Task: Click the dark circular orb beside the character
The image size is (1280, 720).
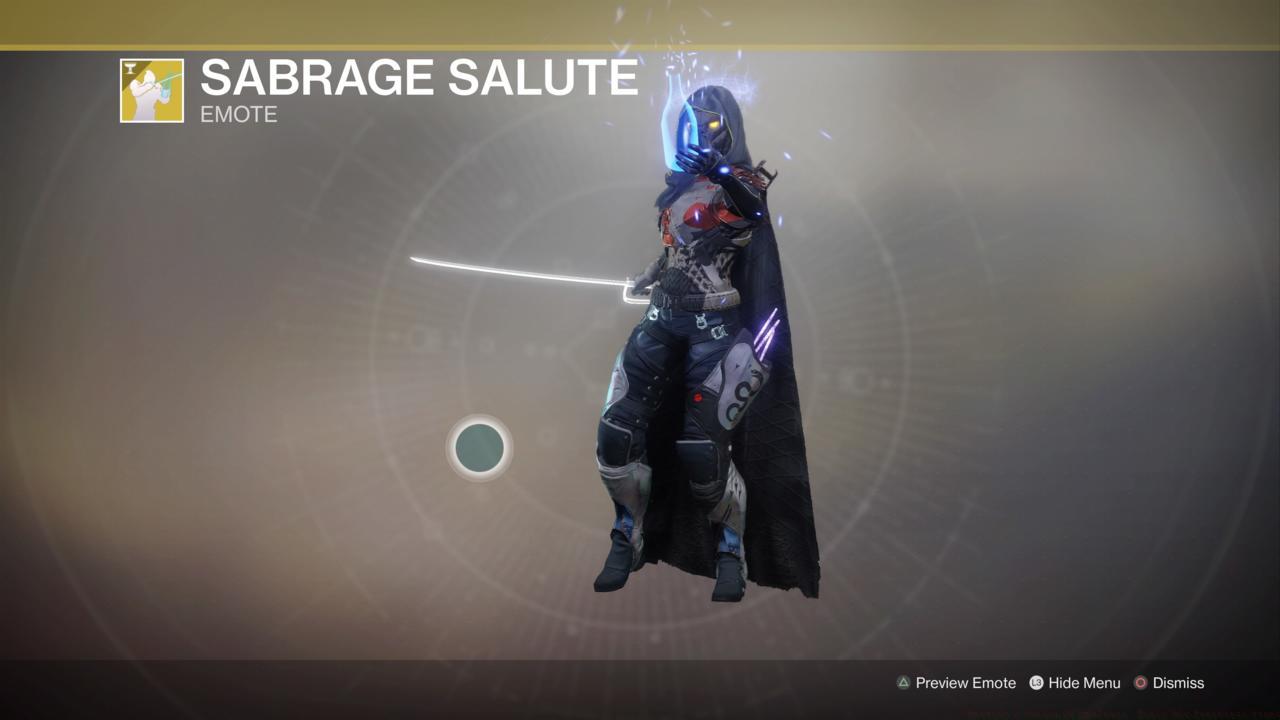Action: point(479,448)
